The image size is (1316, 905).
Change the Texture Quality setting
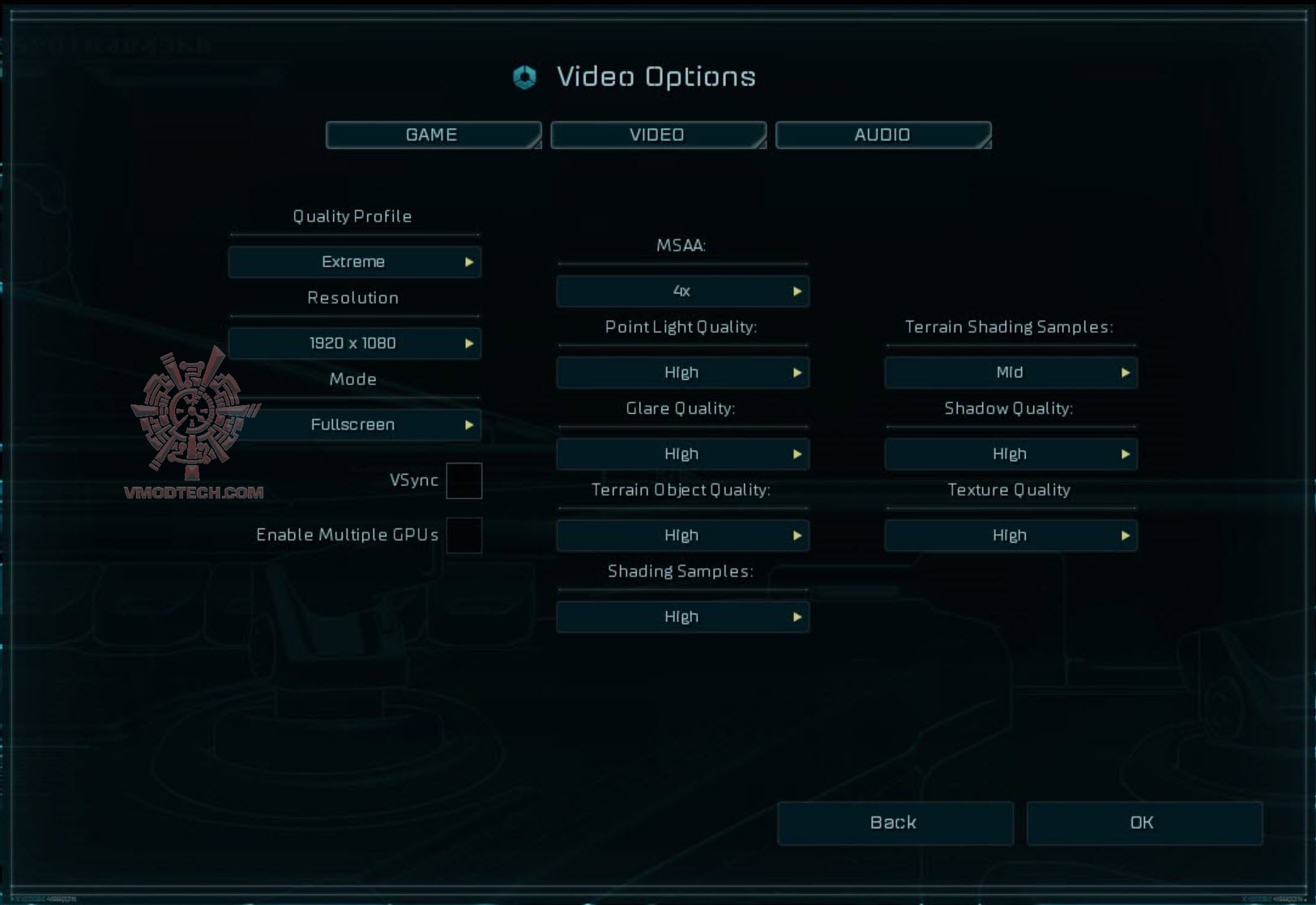click(1010, 536)
